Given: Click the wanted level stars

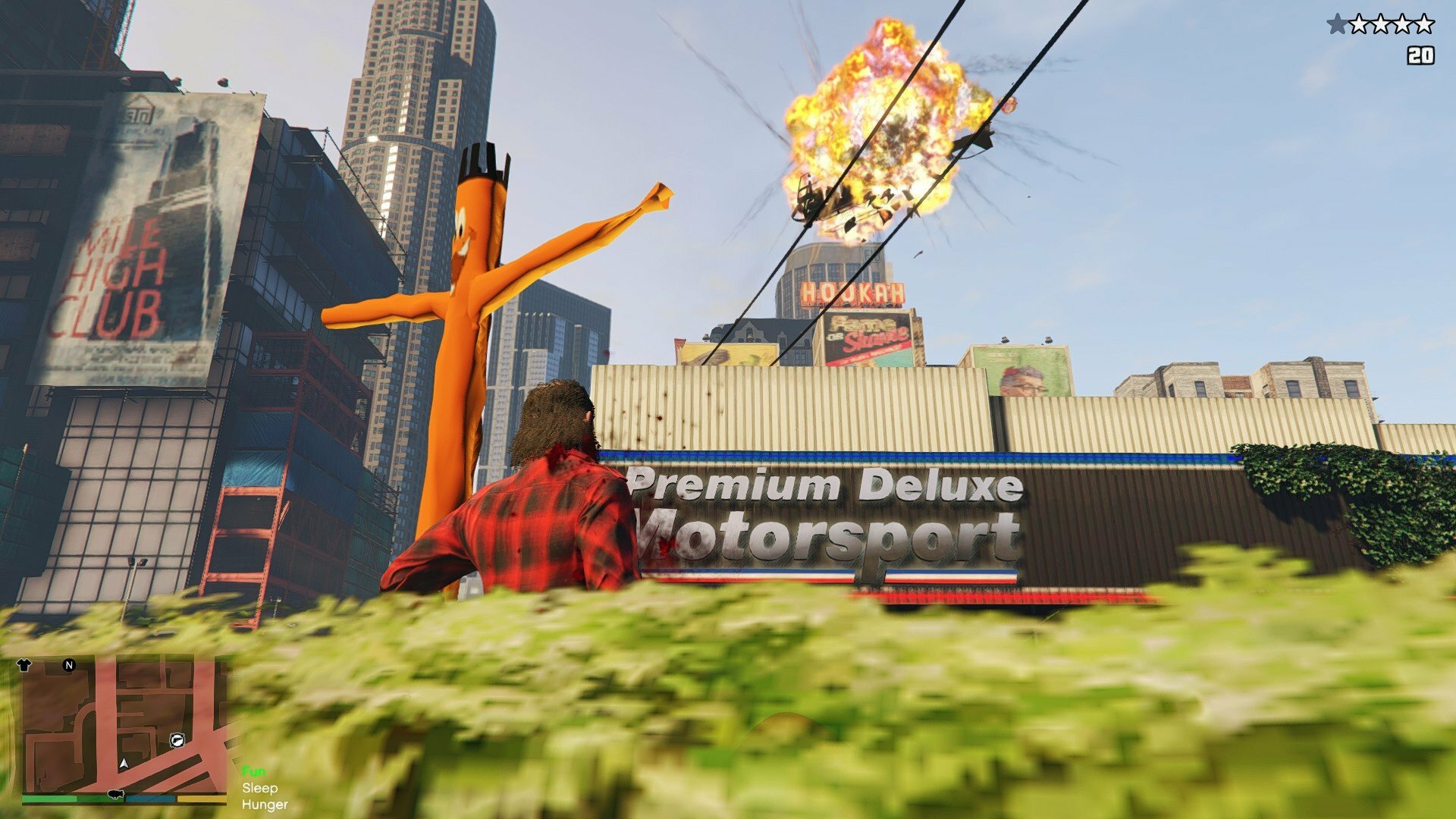Looking at the screenshot, I should (x=1380, y=25).
